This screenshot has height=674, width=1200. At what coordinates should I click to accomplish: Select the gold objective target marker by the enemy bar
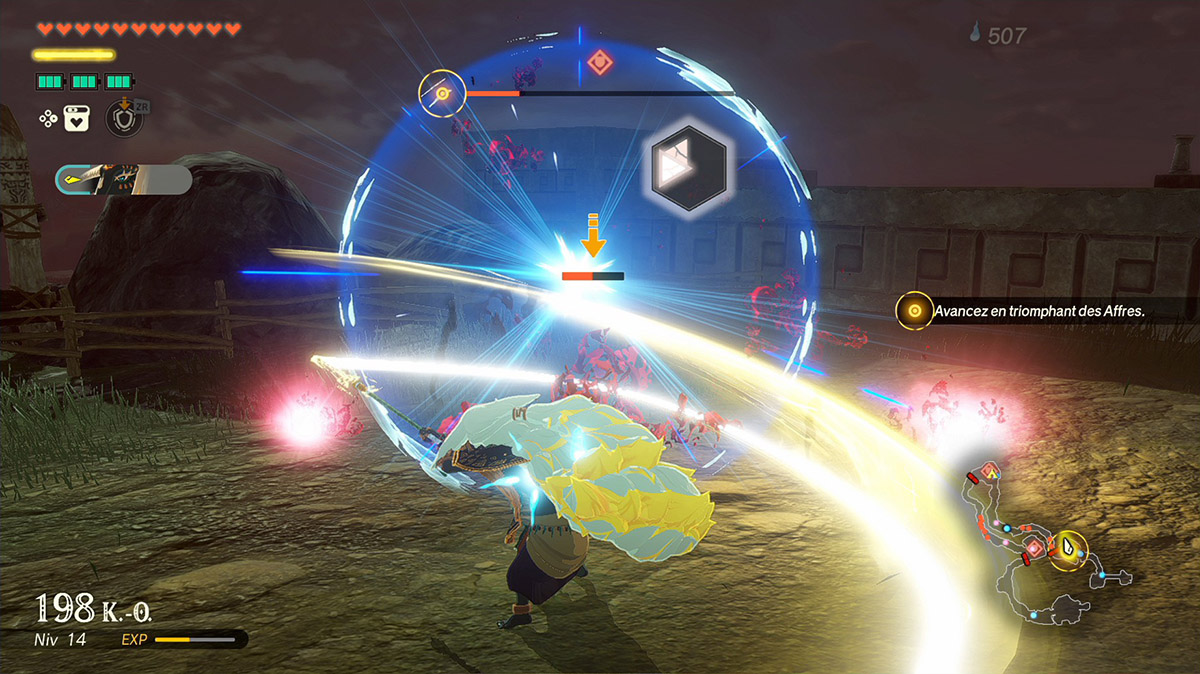(x=442, y=94)
